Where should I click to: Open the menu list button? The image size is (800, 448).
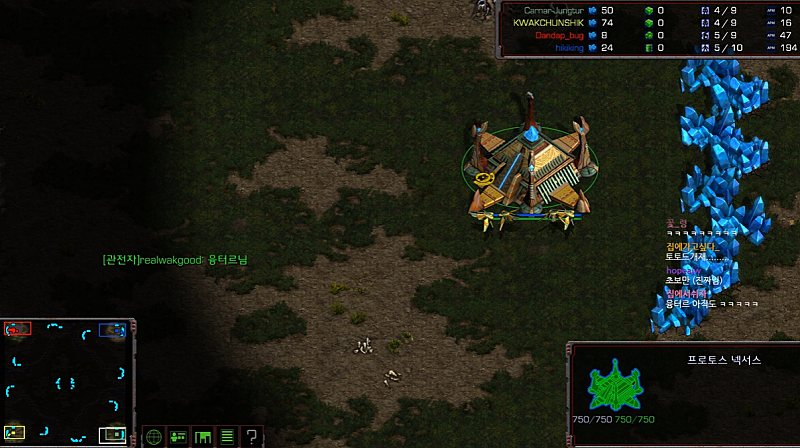coord(227,436)
